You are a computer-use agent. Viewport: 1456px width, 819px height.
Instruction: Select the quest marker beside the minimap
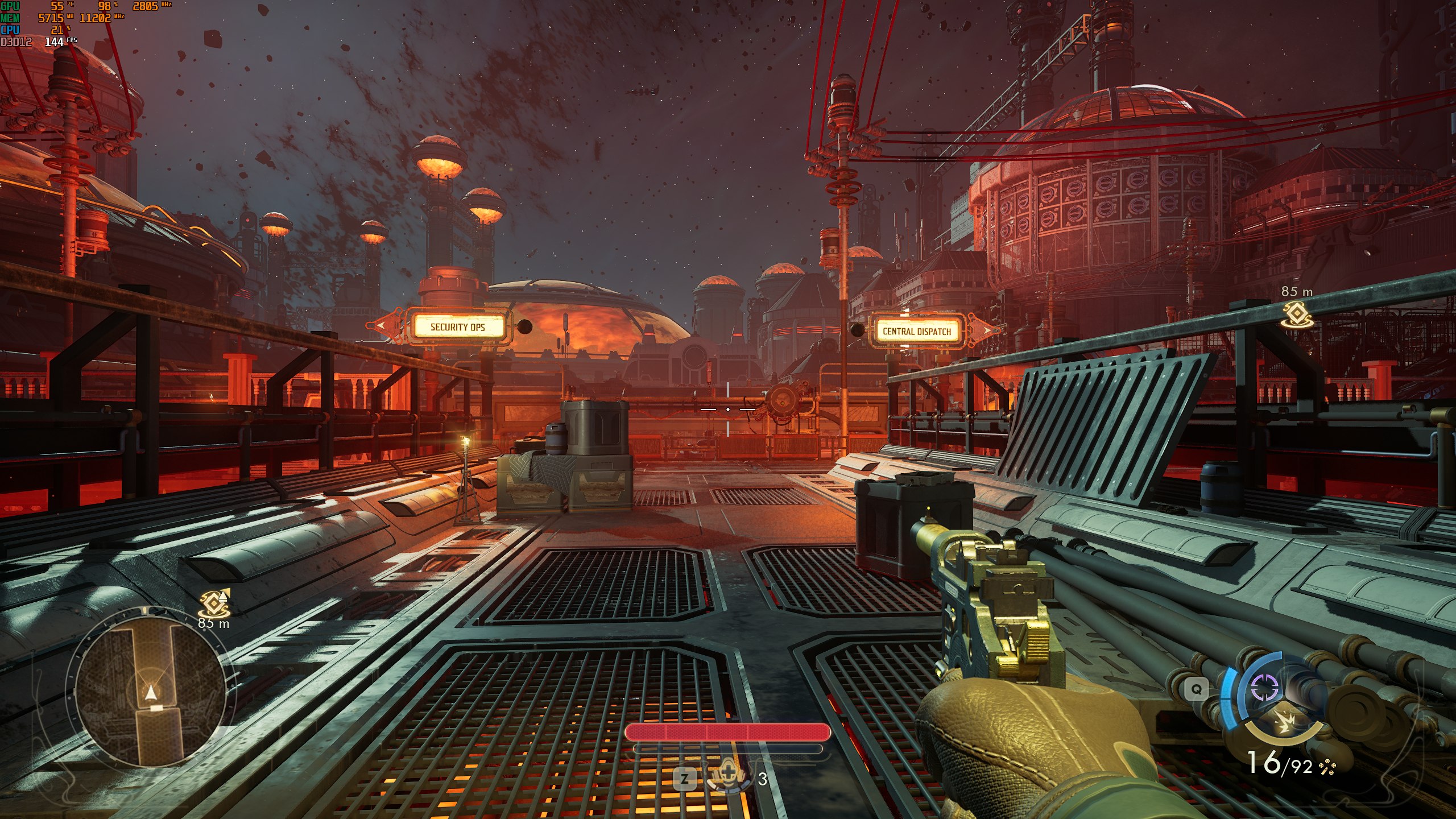coord(215,604)
